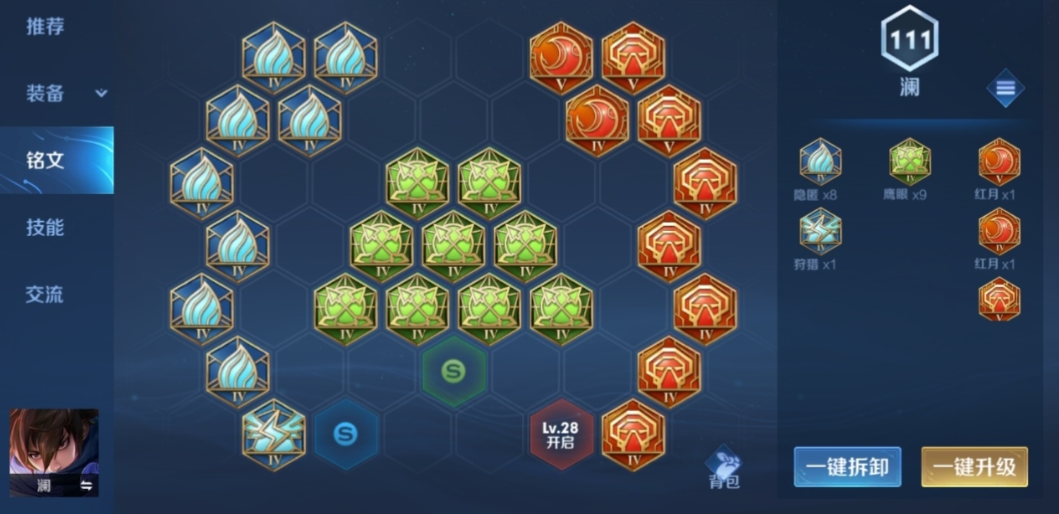Select the blue lightning 狩猎 rune on the board
This screenshot has height=514, width=1059.
pyautogui.click(x=274, y=434)
